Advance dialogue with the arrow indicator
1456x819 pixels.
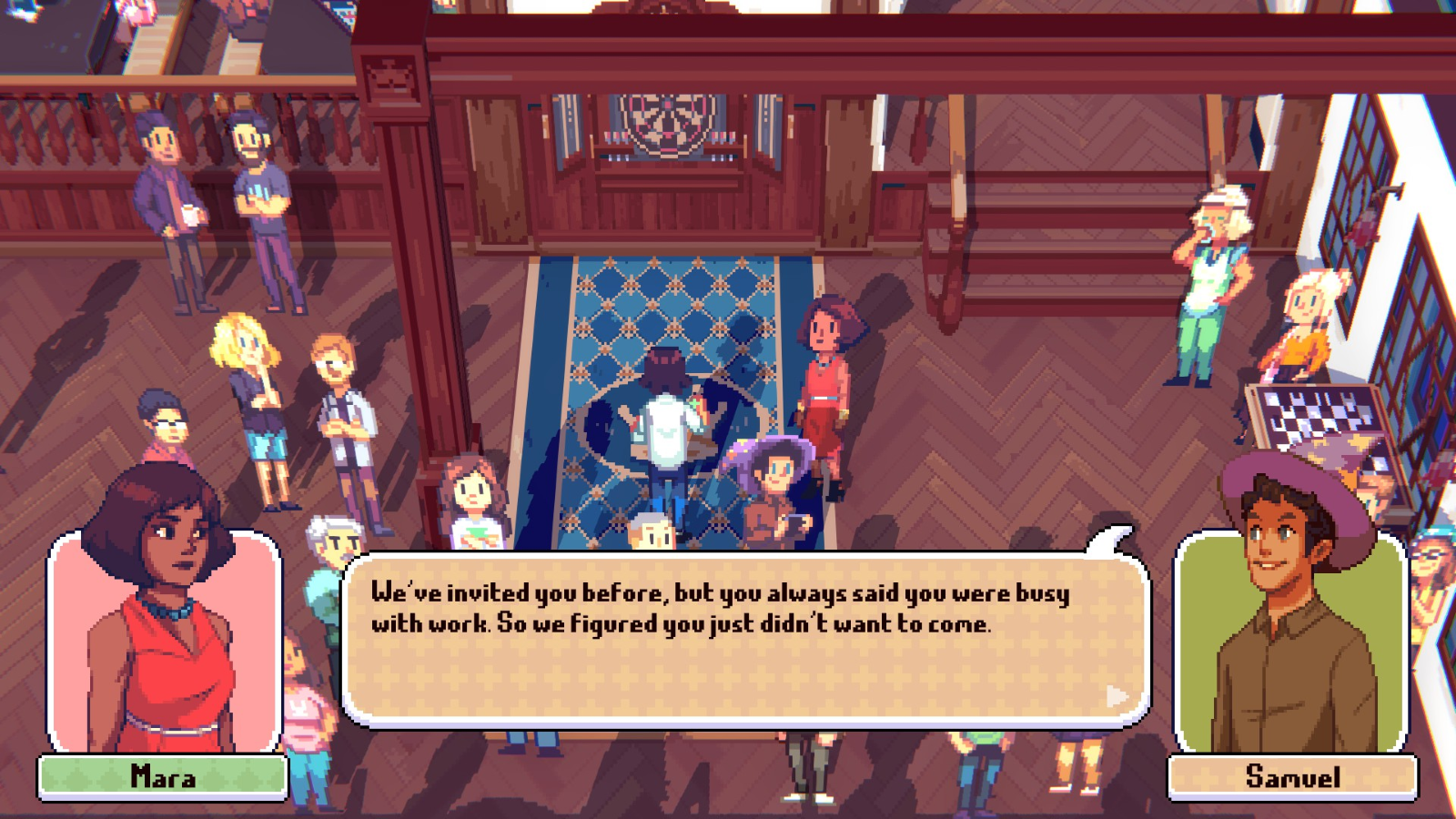click(x=1117, y=696)
